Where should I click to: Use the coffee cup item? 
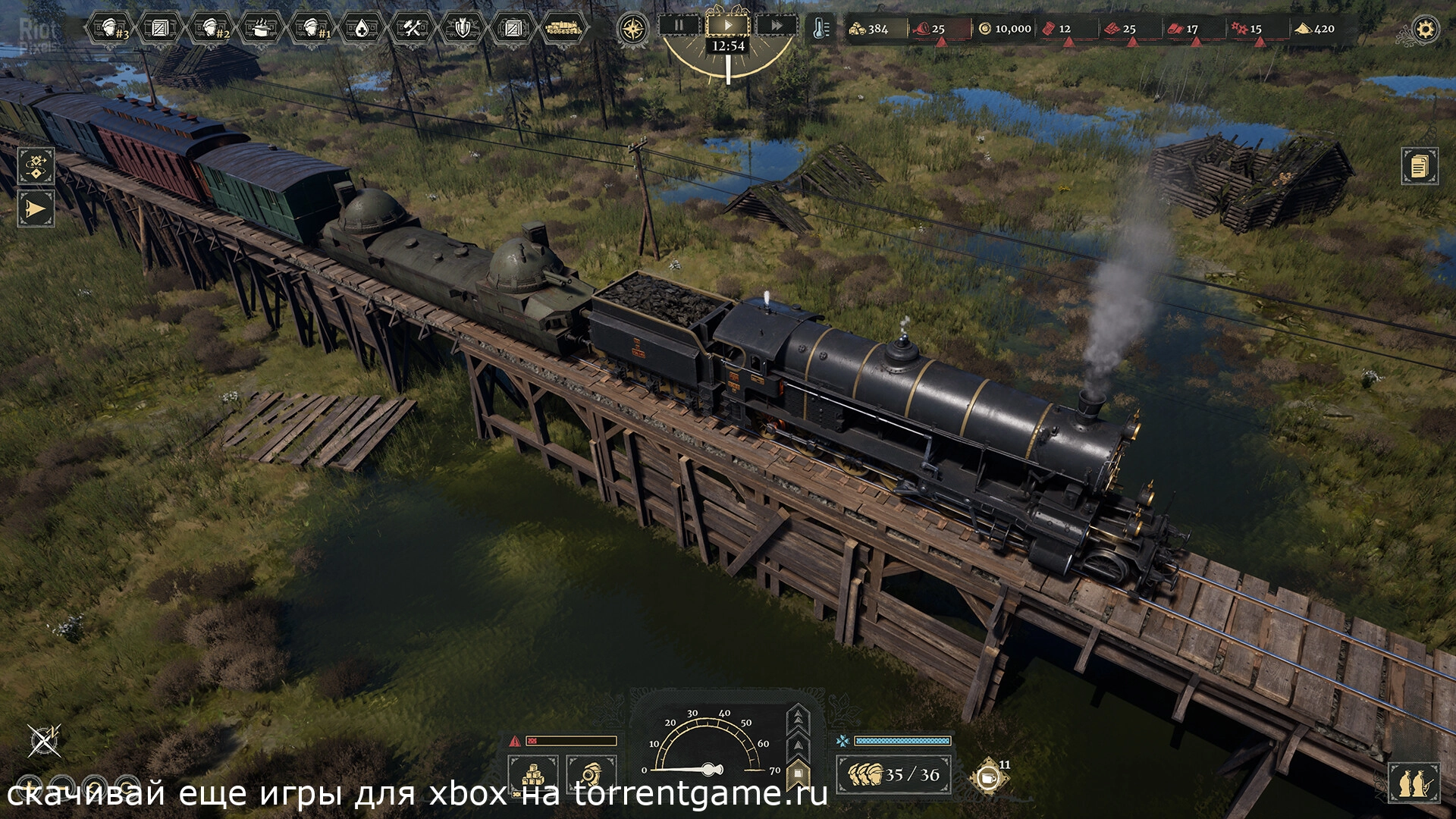click(x=987, y=777)
